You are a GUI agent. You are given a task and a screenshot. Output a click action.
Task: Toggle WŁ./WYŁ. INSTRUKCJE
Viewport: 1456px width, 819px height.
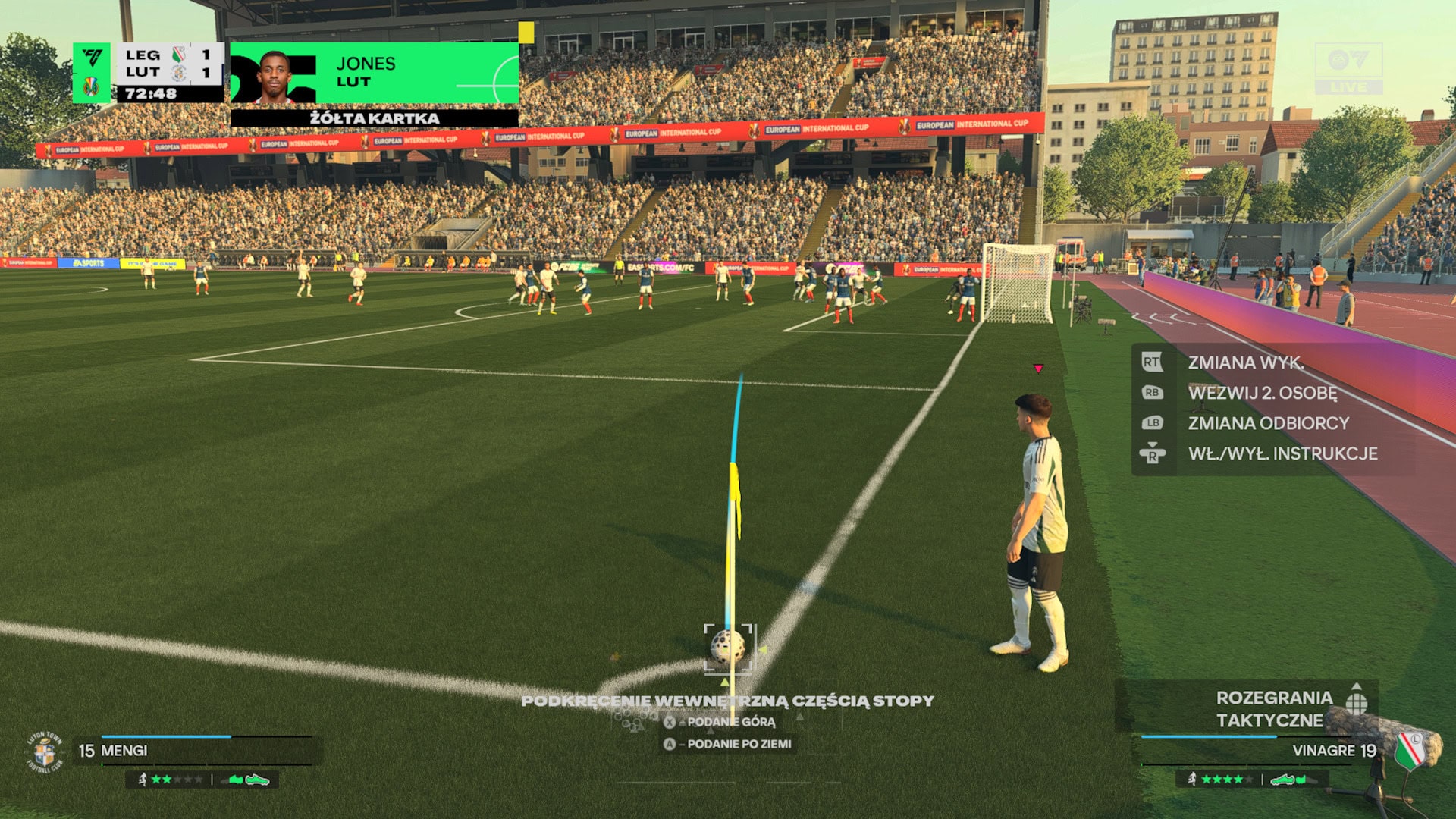tap(1282, 453)
